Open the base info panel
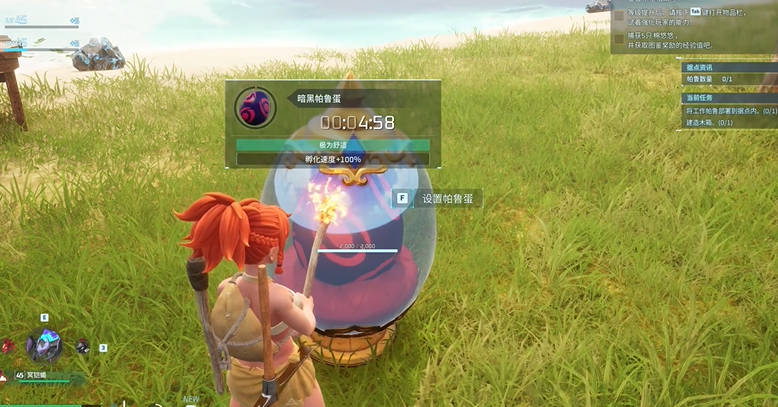The image size is (778, 407). (x=697, y=65)
